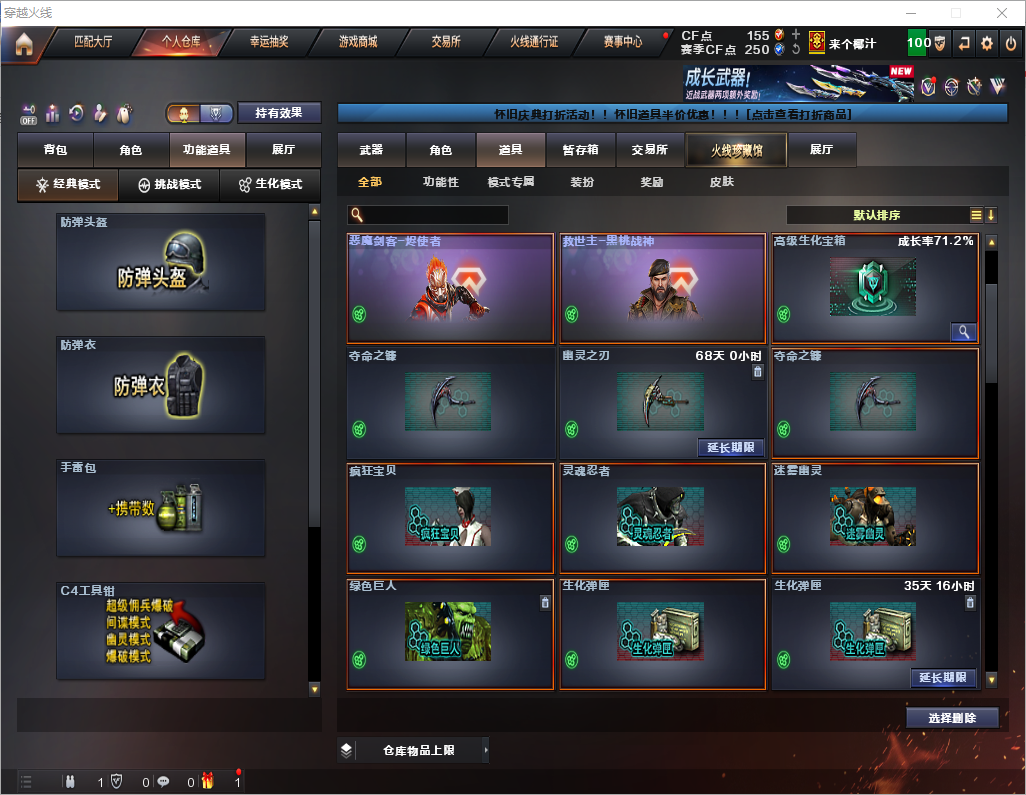Close the game window
The width and height of the screenshot is (1026, 795).
[x=1002, y=13]
